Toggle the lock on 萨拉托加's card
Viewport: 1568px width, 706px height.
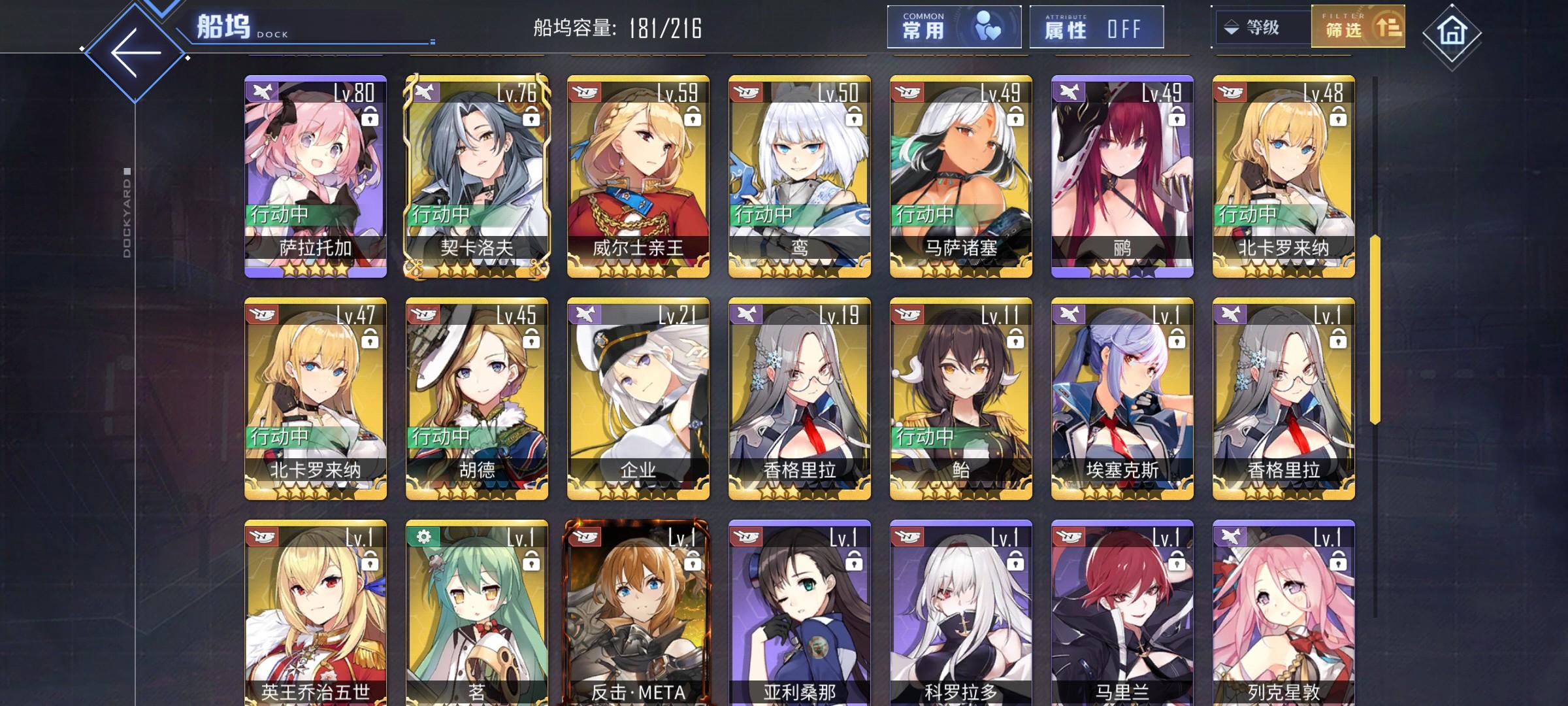[x=370, y=117]
